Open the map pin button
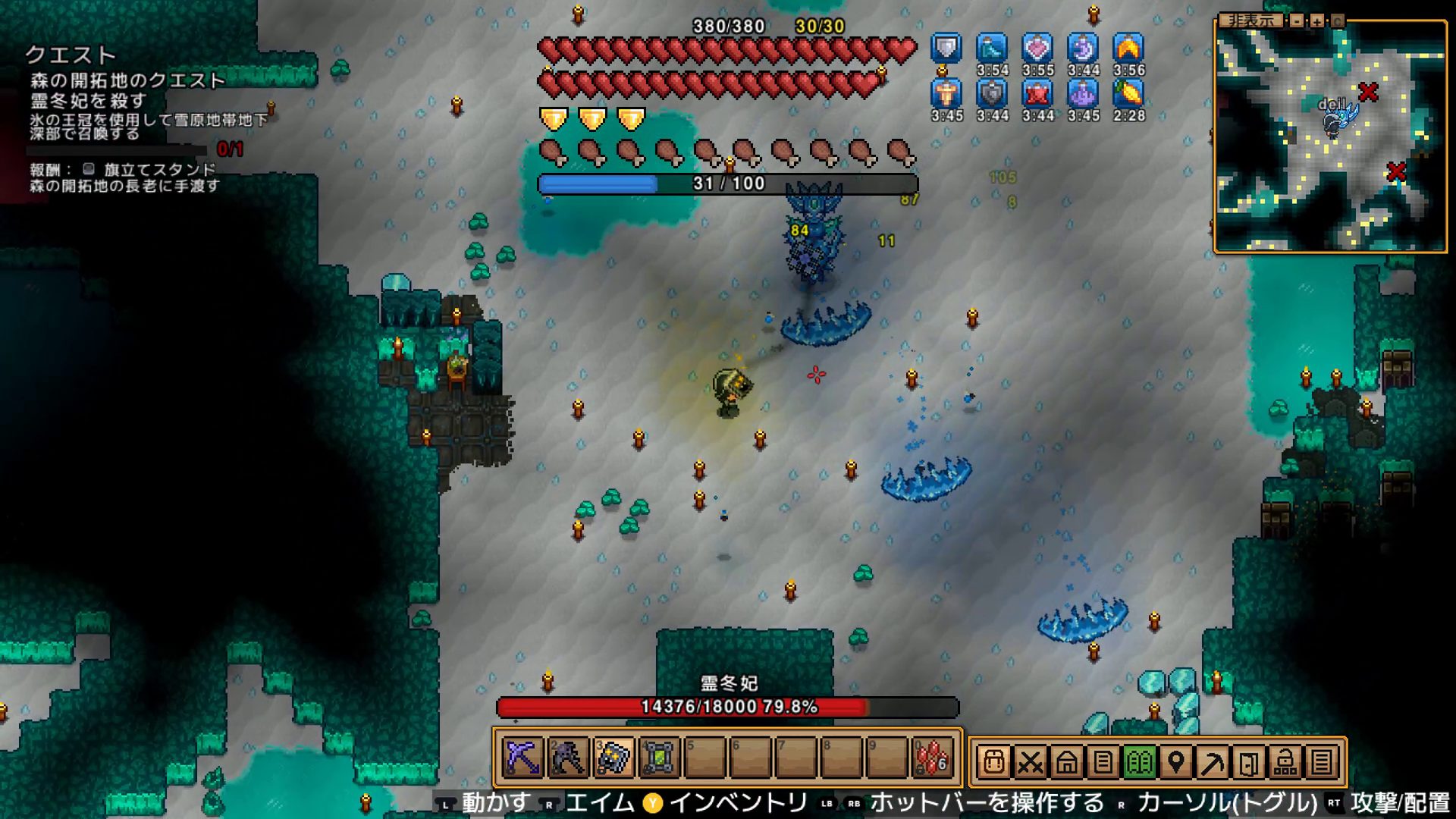The width and height of the screenshot is (1456, 819). (1175, 761)
